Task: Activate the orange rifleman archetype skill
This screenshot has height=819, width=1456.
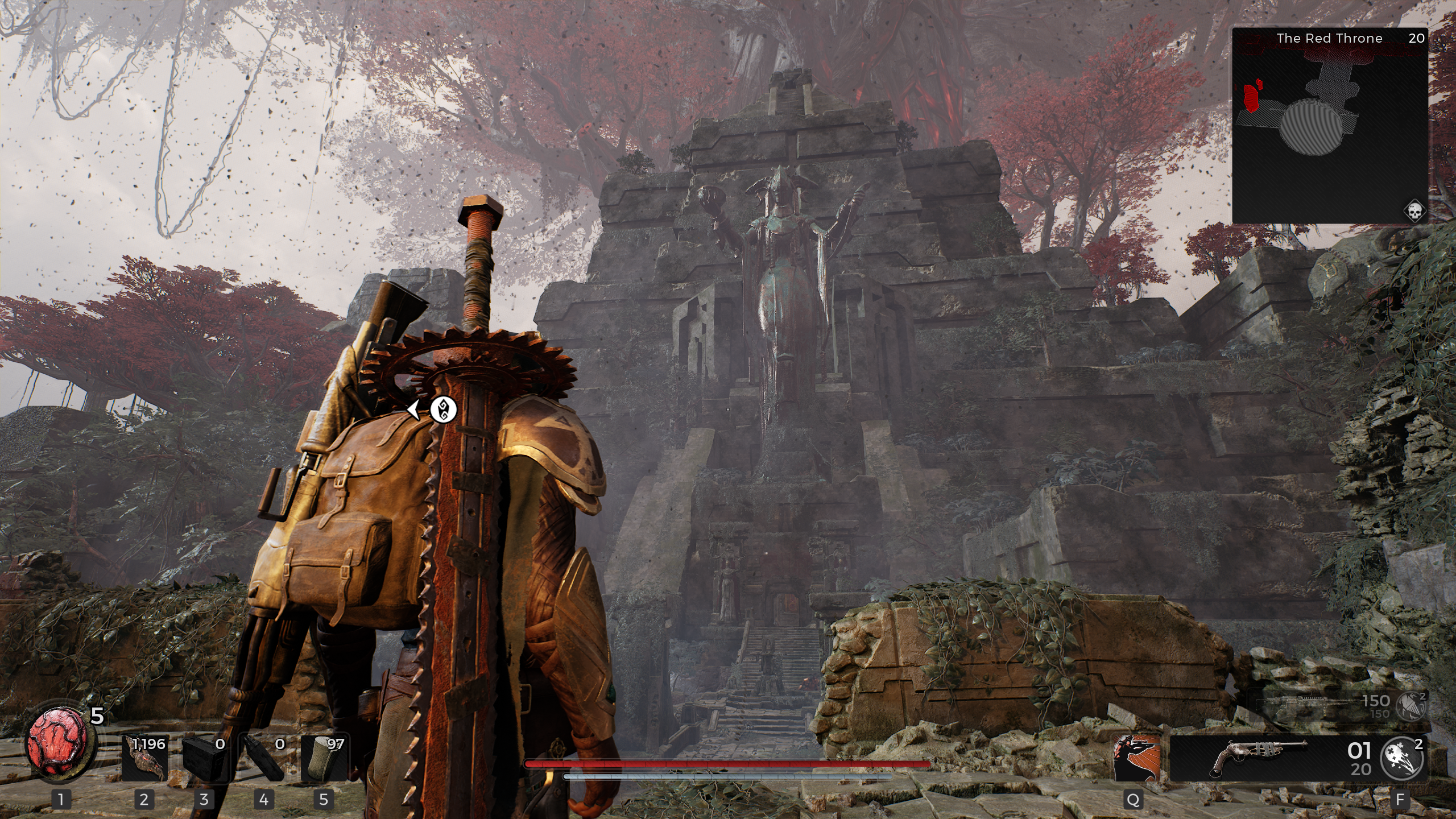Action: click(x=1136, y=758)
